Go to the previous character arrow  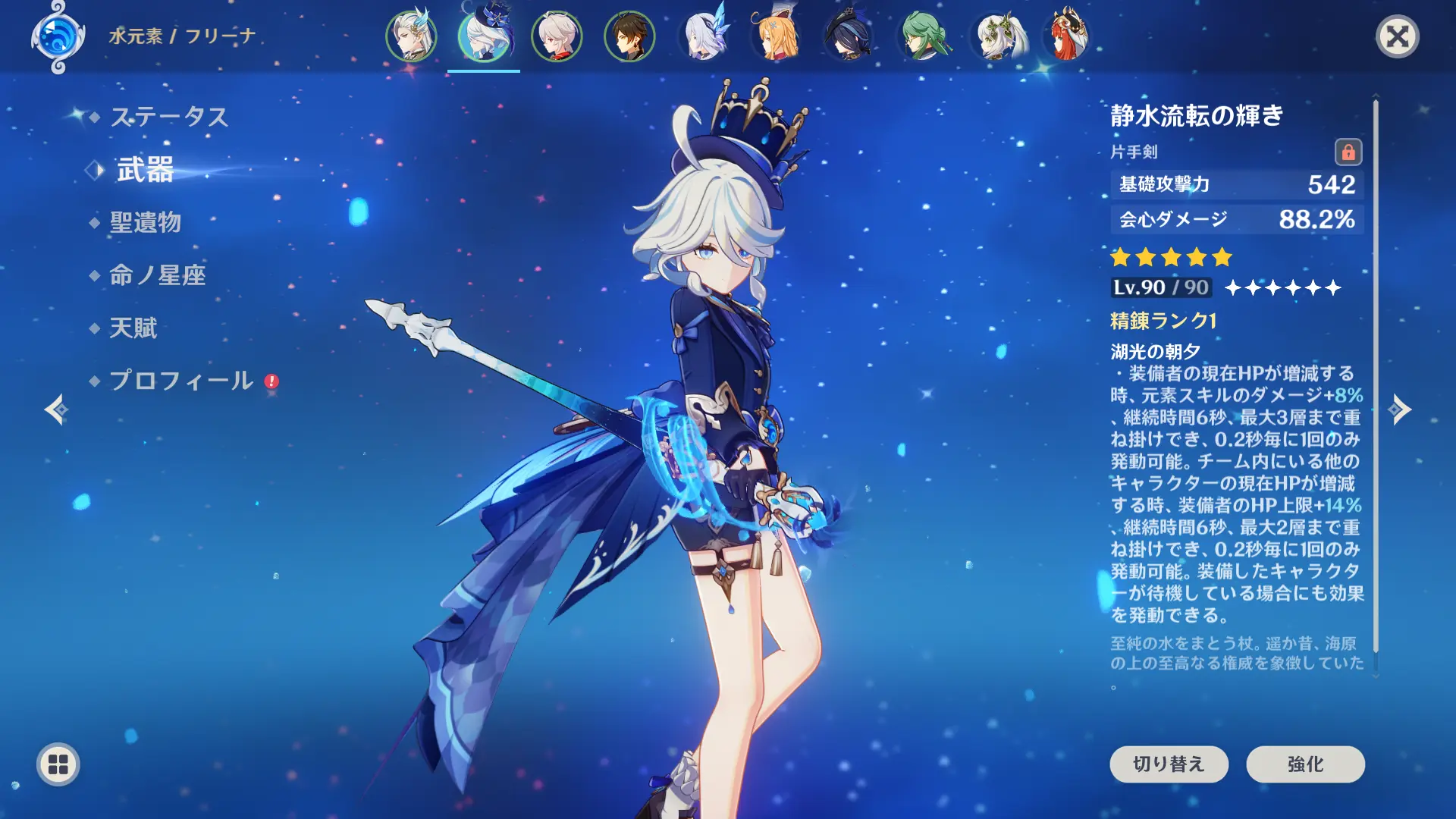pos(55,409)
